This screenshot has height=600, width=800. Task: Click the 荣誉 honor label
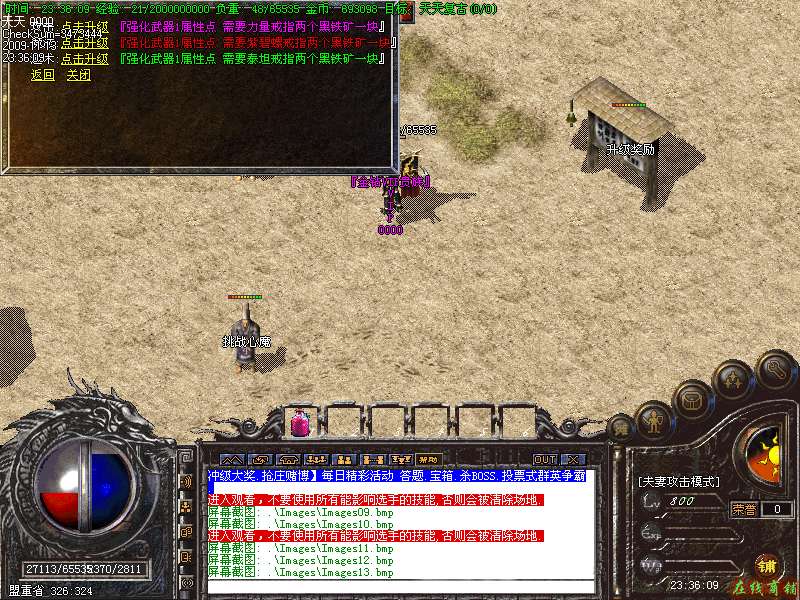[x=743, y=508]
